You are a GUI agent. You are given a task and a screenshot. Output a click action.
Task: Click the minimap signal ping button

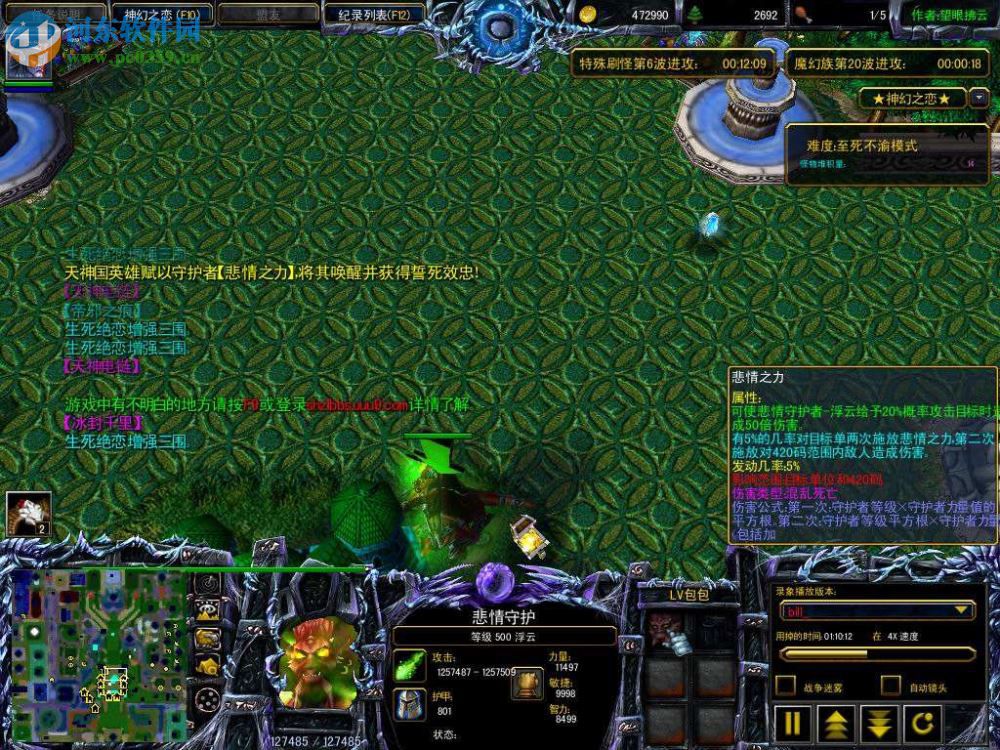coord(208,584)
